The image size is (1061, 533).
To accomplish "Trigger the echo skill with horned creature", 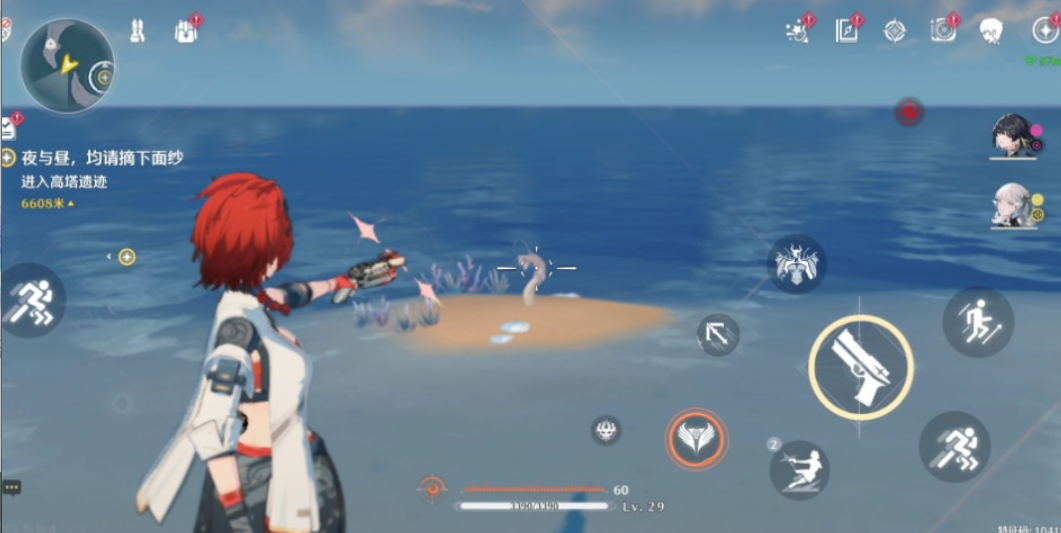I will coord(796,265).
